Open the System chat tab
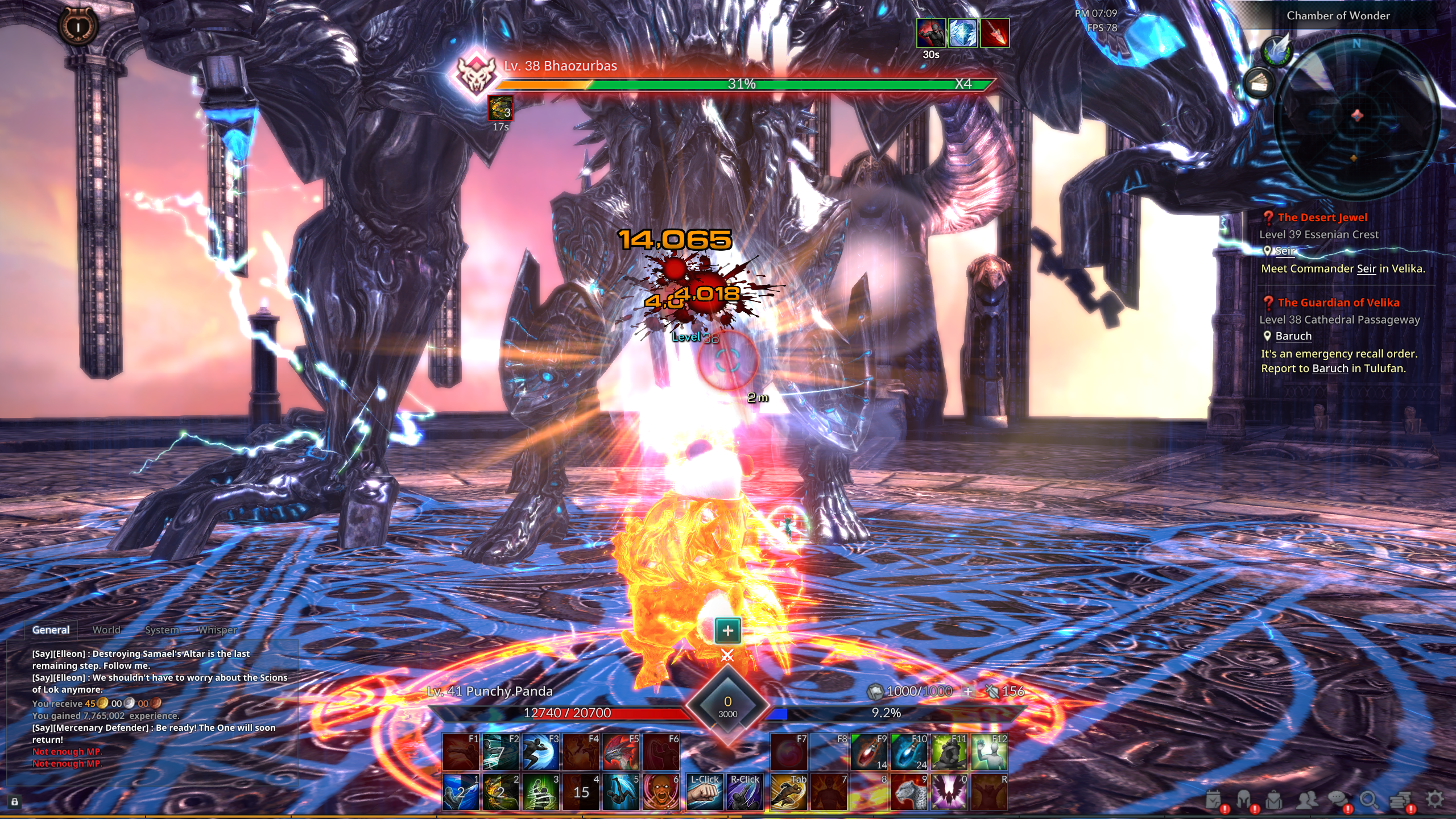Viewport: 1456px width, 819px height. click(x=162, y=630)
